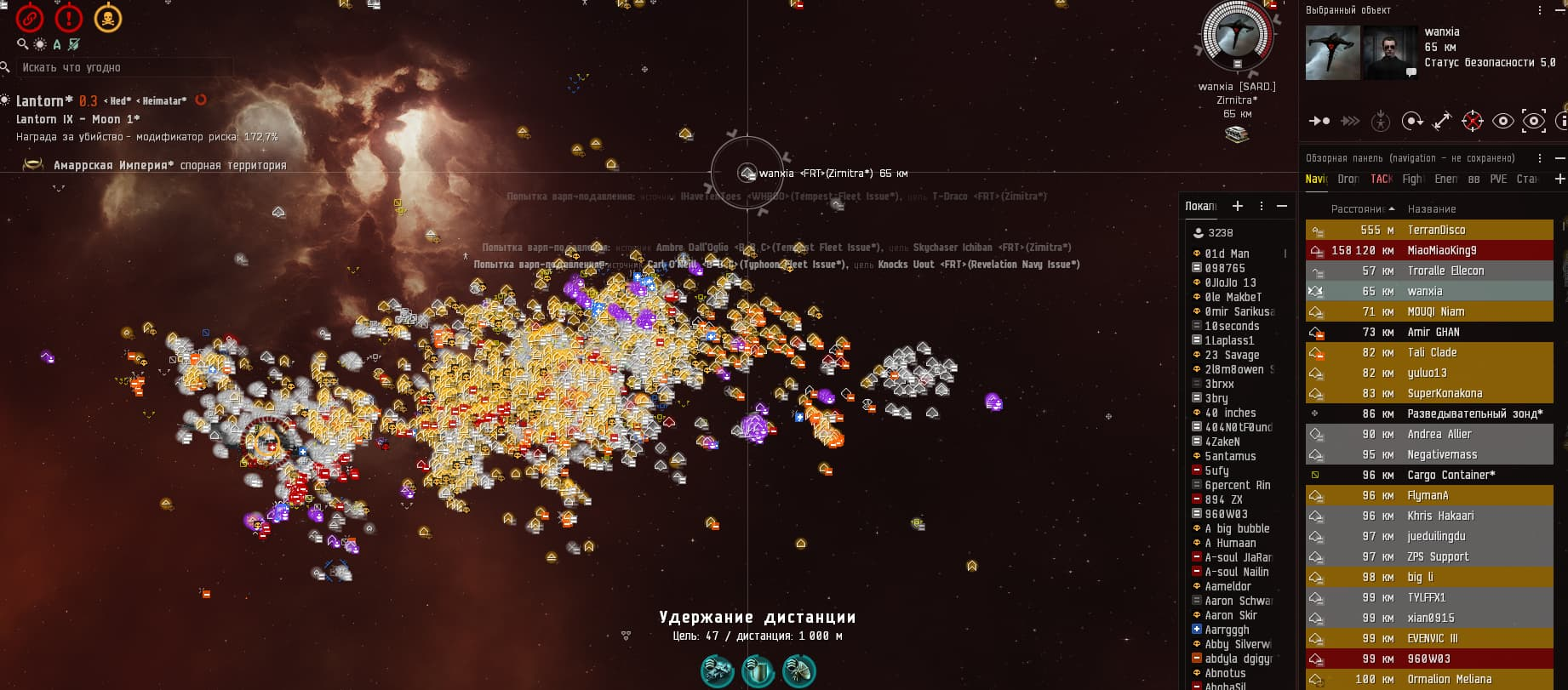Click the red crosshair lock target button

coord(1472,122)
